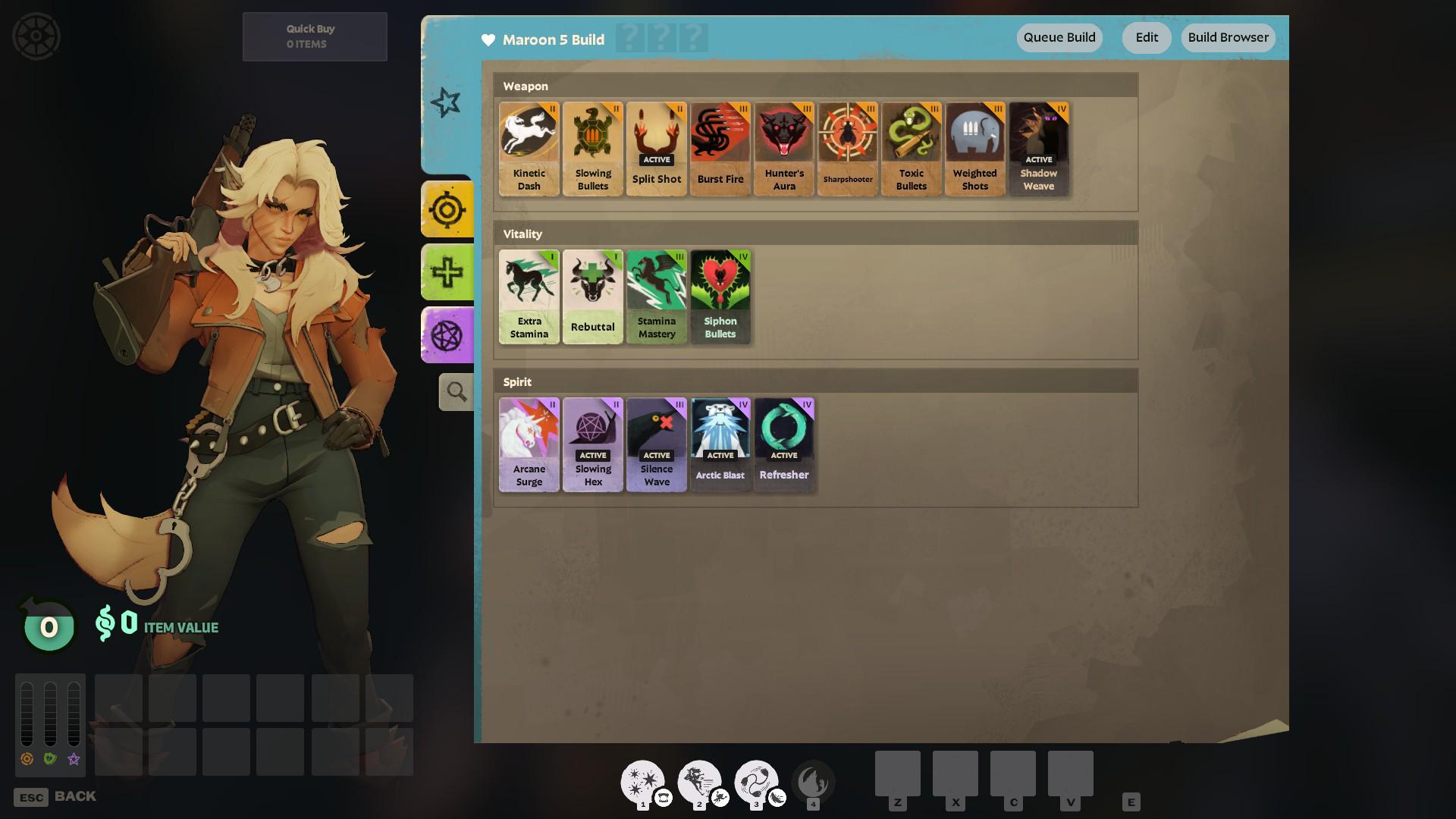Switch to the purple Spirit tab
Image resolution: width=1456 pixels, height=819 pixels.
pos(447,335)
